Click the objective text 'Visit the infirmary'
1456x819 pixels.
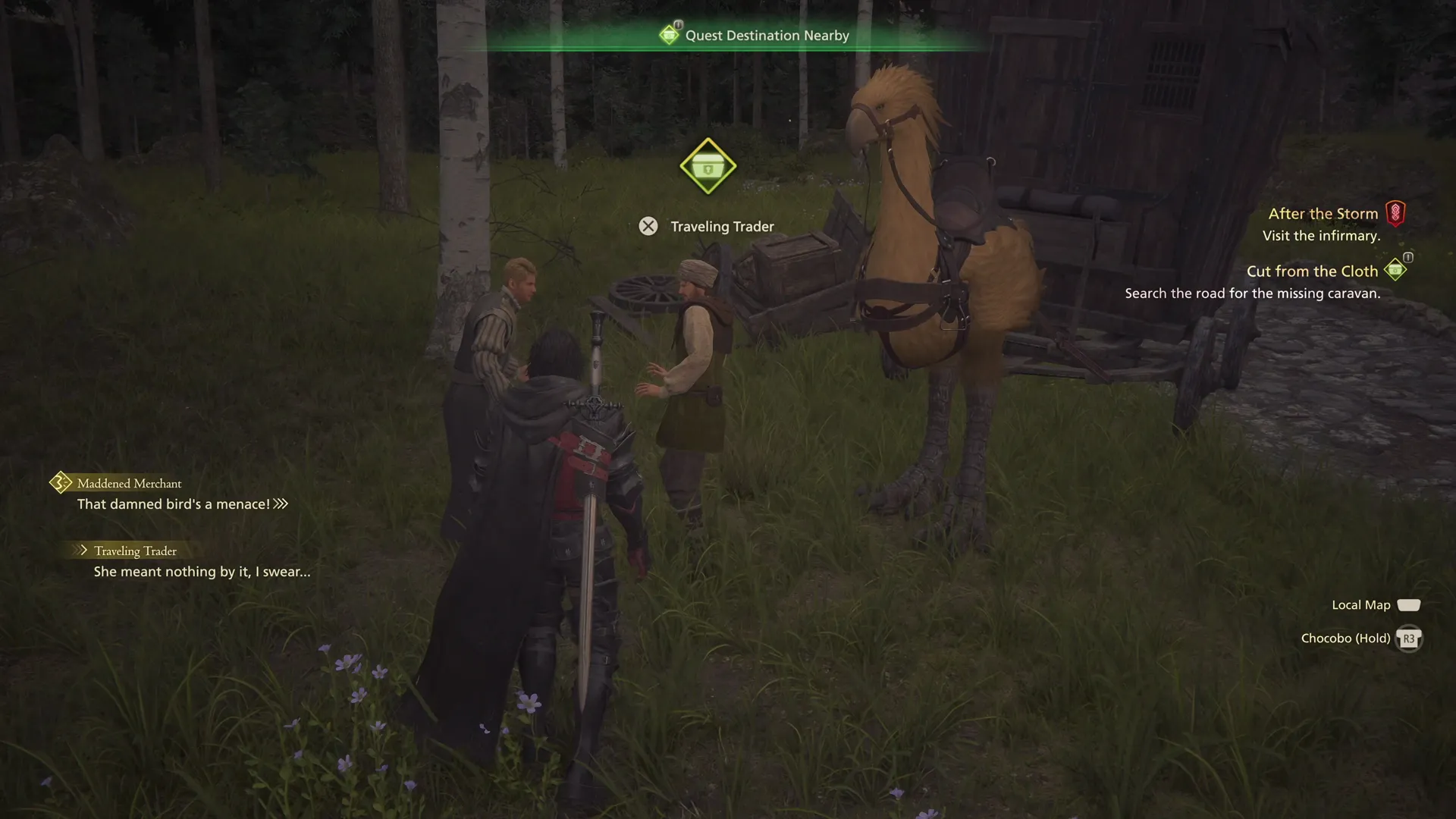[x=1320, y=236]
